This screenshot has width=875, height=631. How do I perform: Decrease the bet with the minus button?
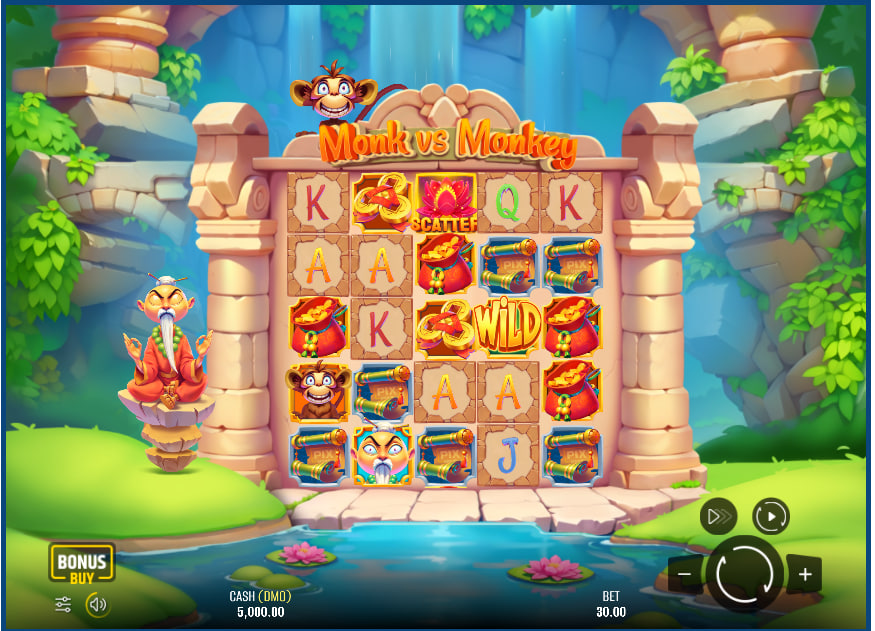tap(685, 574)
